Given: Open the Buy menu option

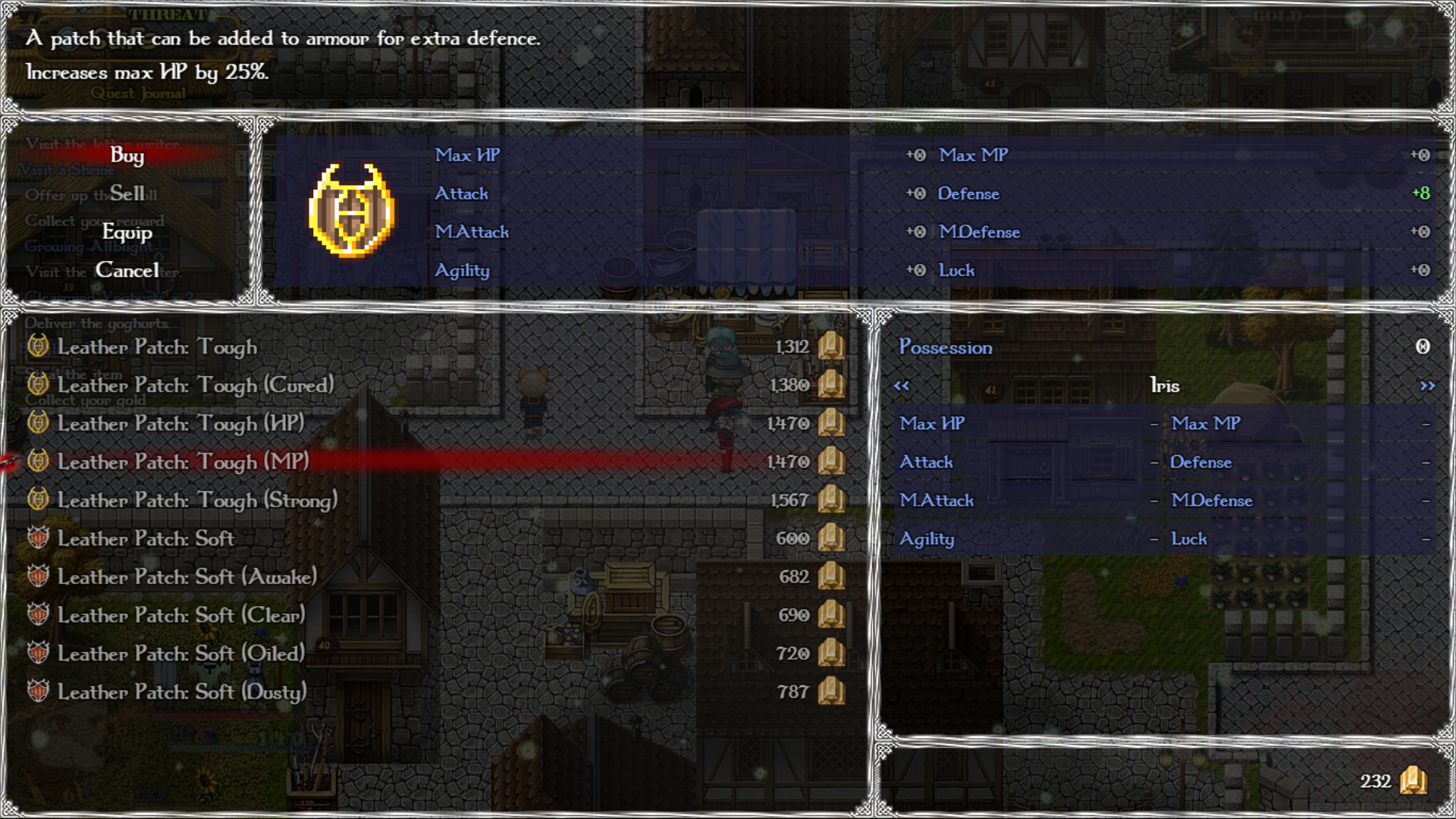Looking at the screenshot, I should click(x=127, y=156).
